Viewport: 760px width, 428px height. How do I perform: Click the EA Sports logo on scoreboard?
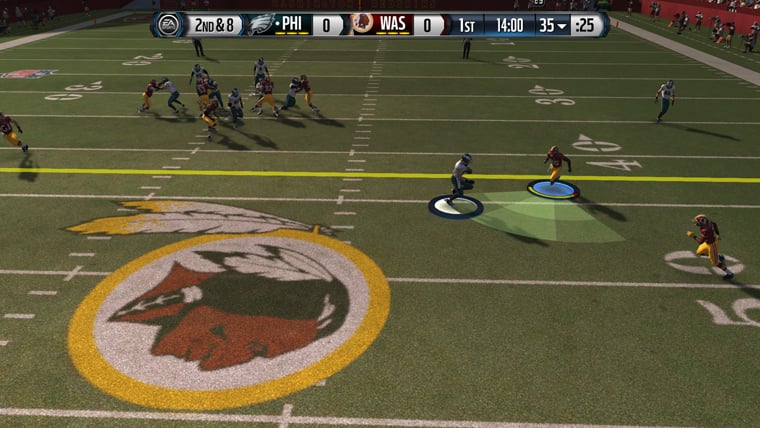(171, 24)
